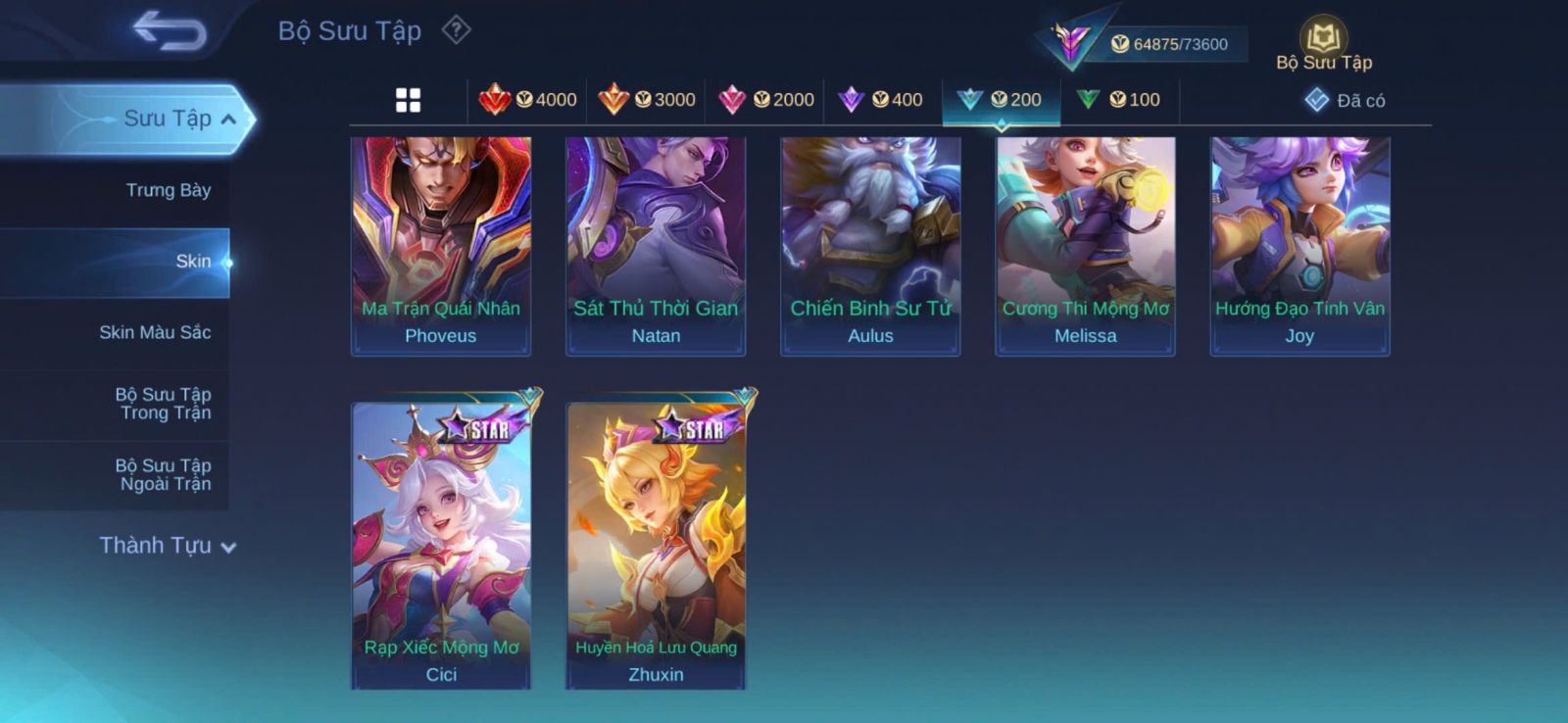Switch to the 3000 point tier
This screenshot has height=723, width=1568.
click(x=647, y=100)
